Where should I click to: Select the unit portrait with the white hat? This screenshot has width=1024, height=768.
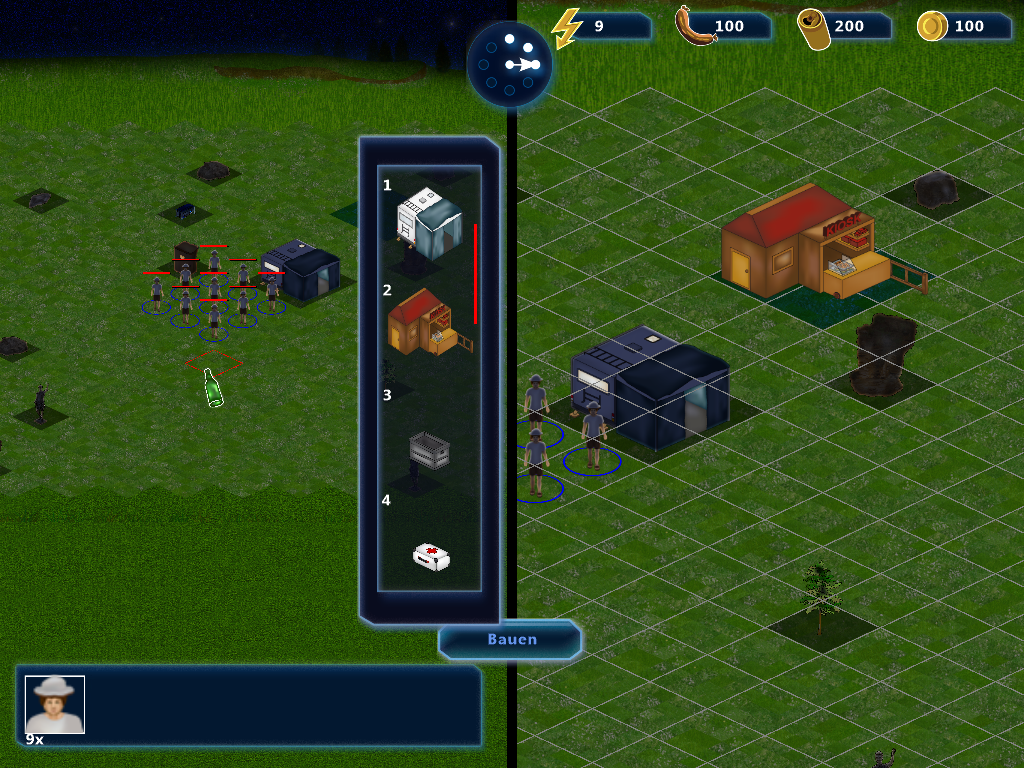pyautogui.click(x=55, y=704)
